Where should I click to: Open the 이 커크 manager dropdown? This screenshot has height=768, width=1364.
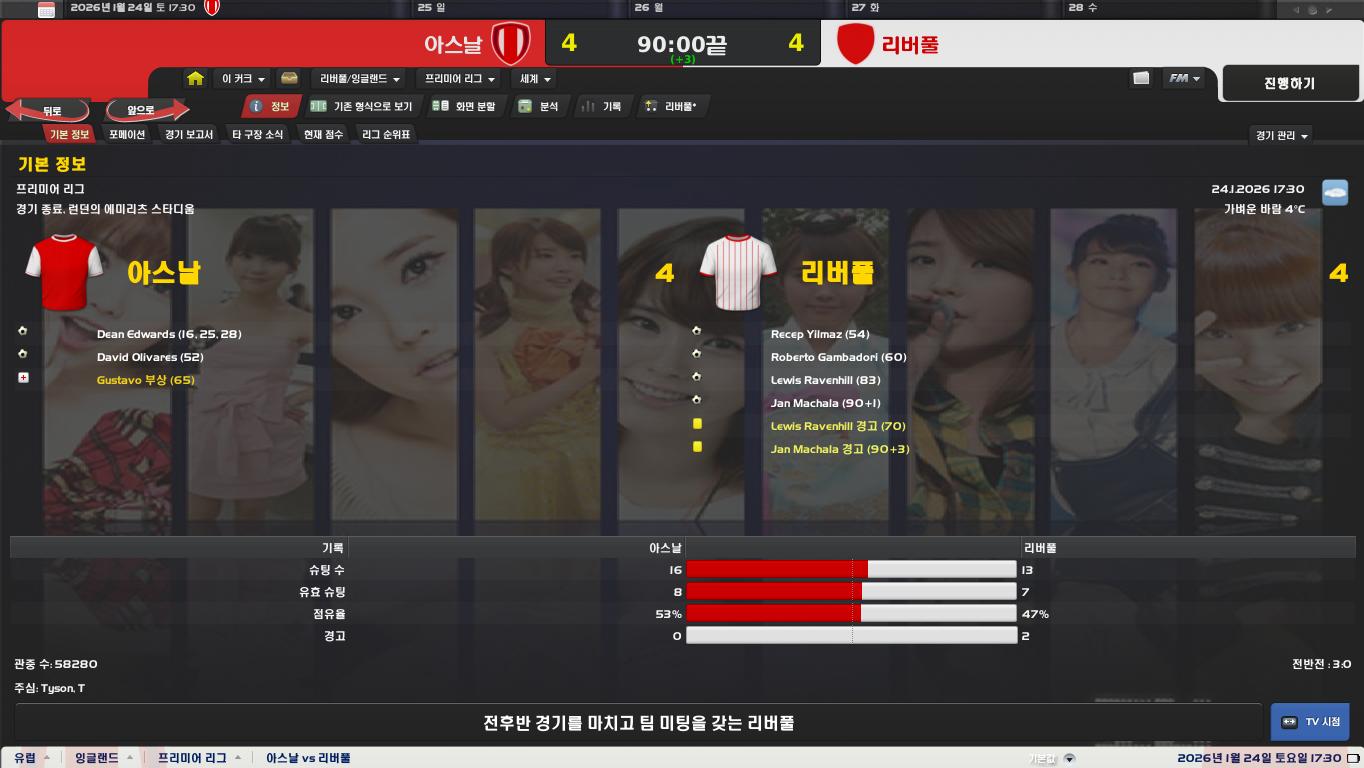[x=244, y=79]
